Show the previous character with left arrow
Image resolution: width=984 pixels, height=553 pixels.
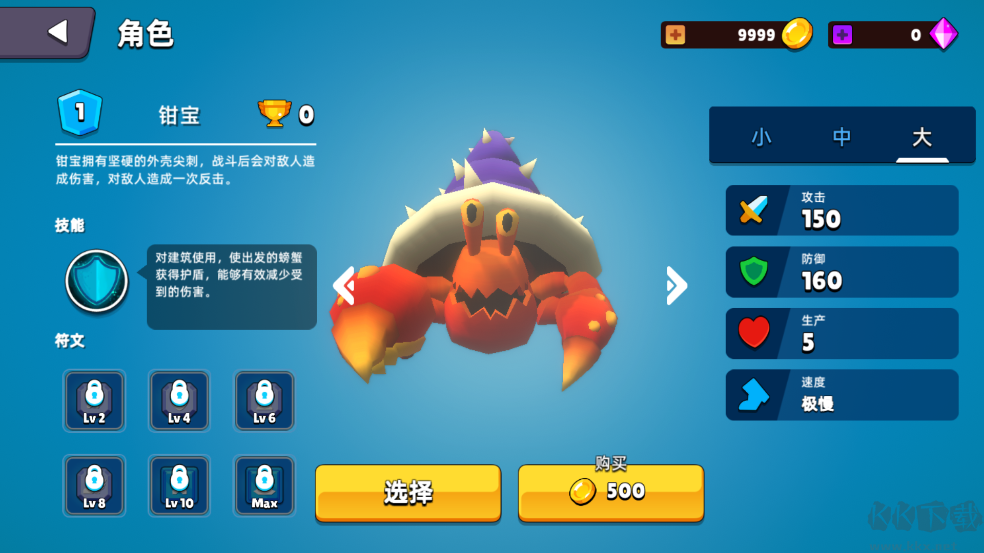coord(344,286)
